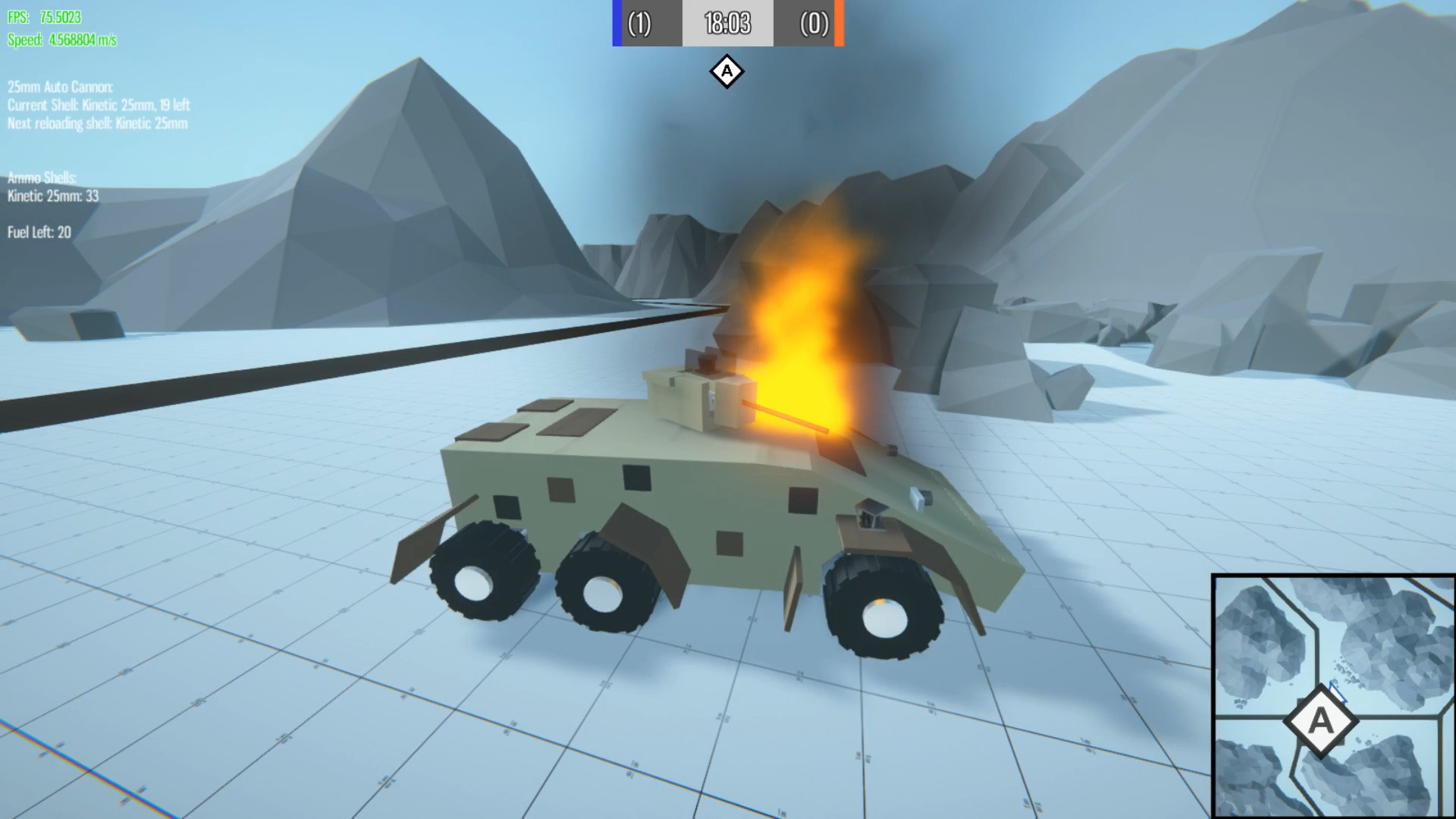Viewport: 1456px width, 819px height.
Task: Click the blue team score indicator (1)
Action: pos(639,24)
